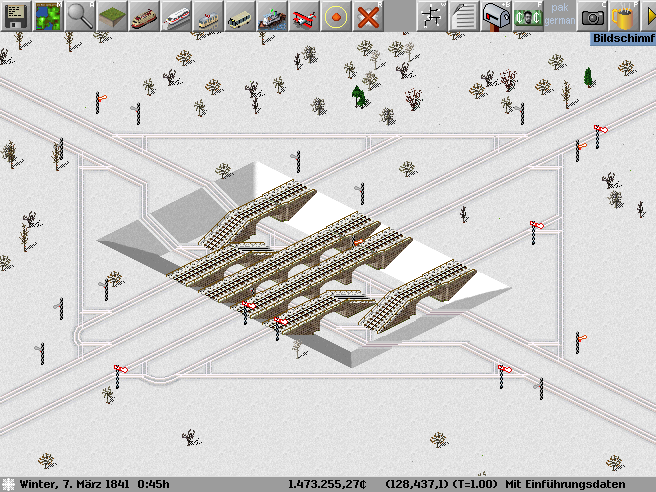This screenshot has height=492, width=656.
Task: Open the mailbox message center
Action: pos(496,16)
